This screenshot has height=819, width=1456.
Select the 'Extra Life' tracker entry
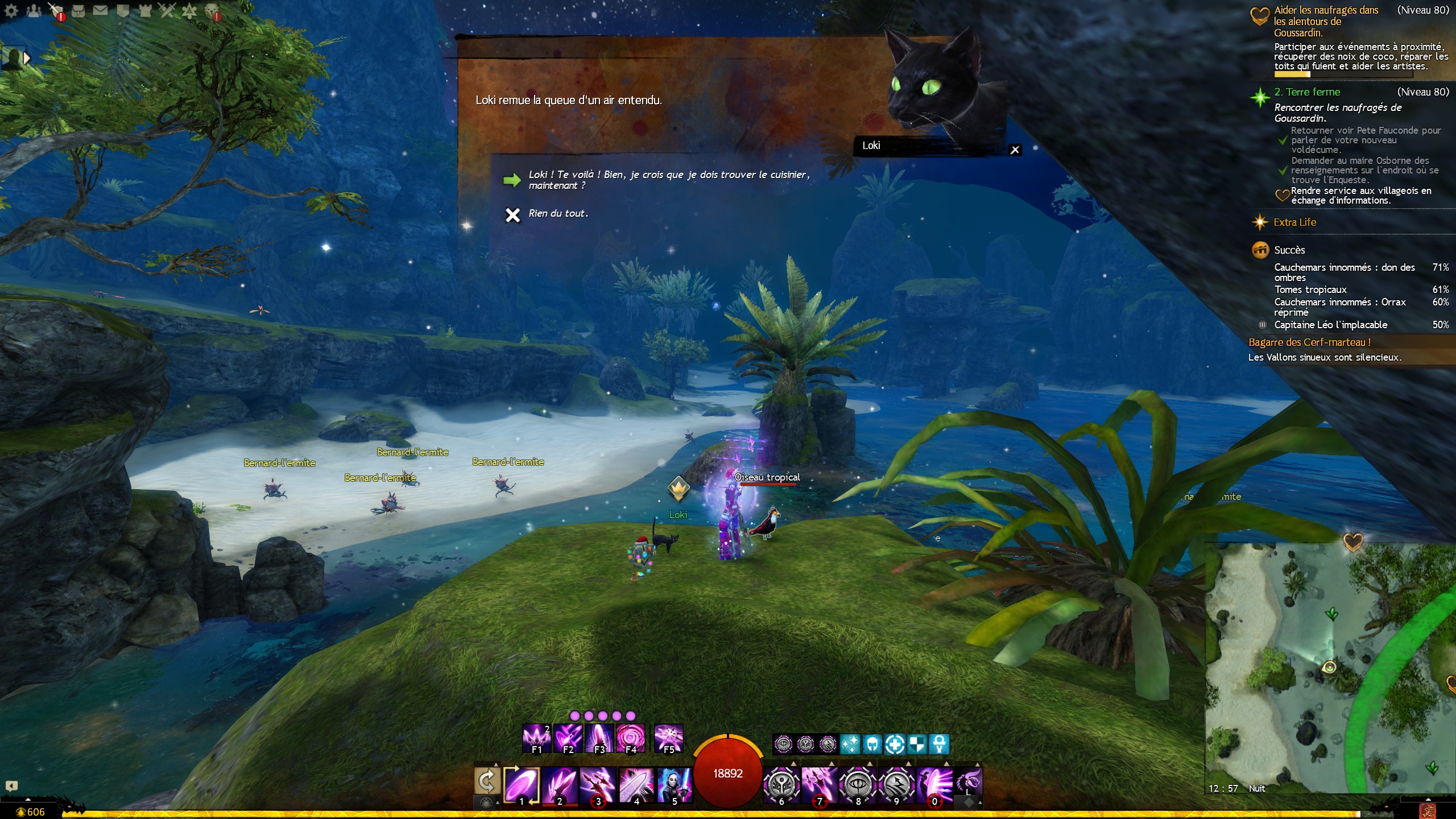1294,222
